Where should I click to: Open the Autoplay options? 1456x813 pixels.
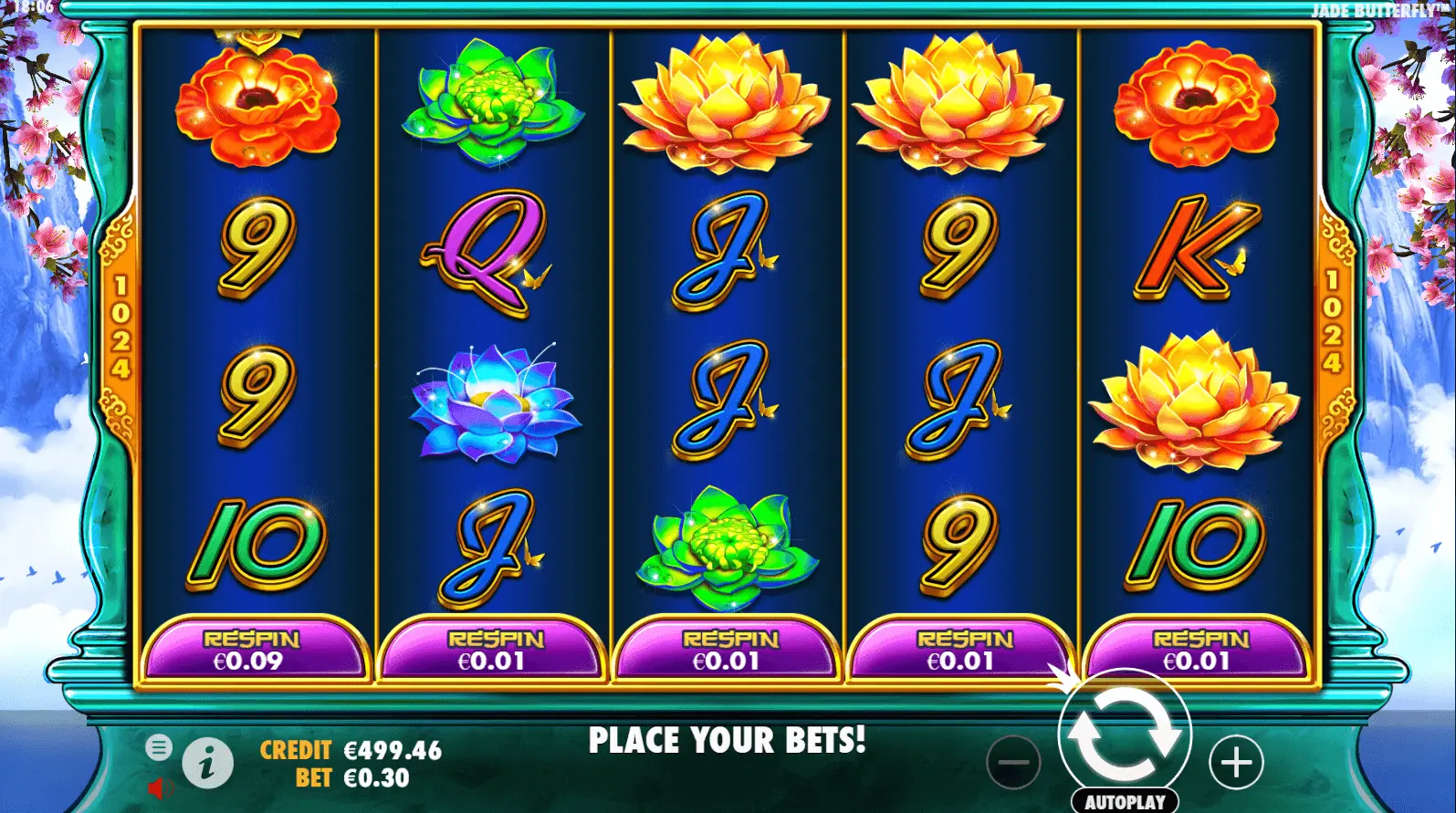pyautogui.click(x=1125, y=801)
